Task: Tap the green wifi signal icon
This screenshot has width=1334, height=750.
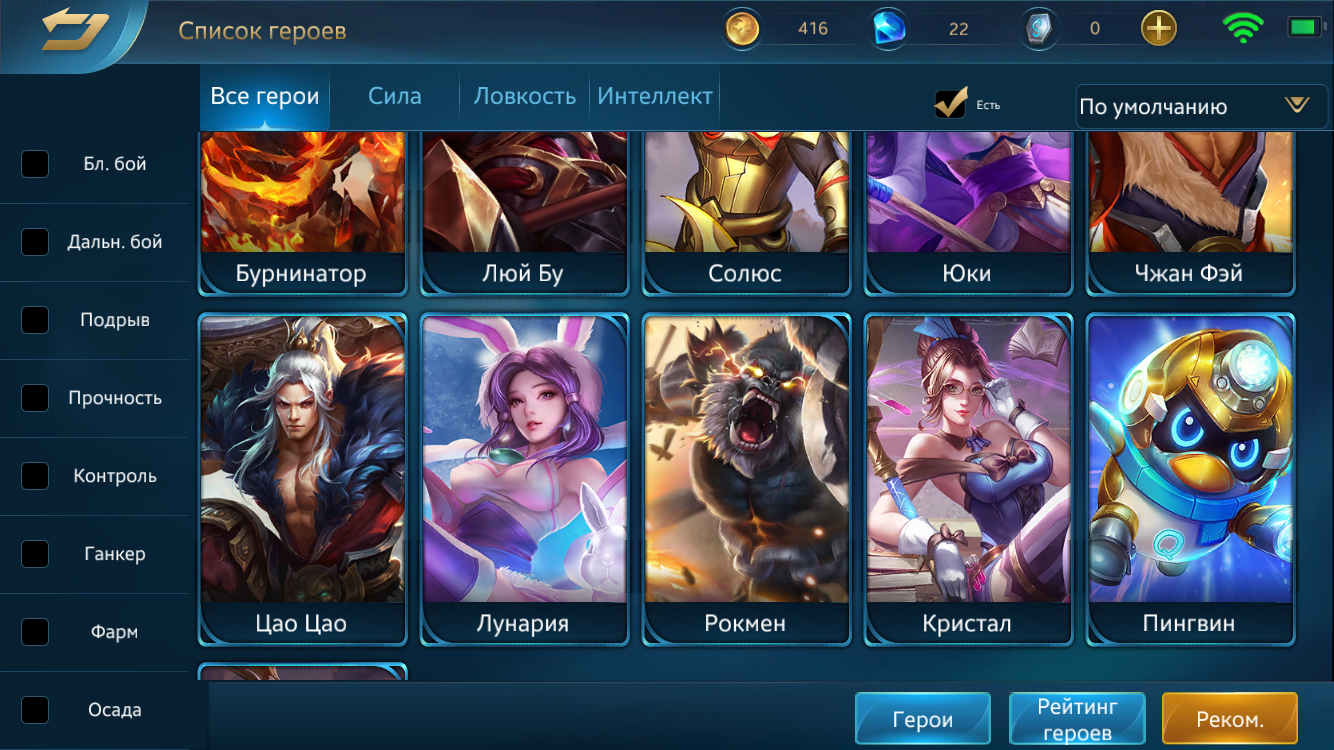Action: [1242, 28]
